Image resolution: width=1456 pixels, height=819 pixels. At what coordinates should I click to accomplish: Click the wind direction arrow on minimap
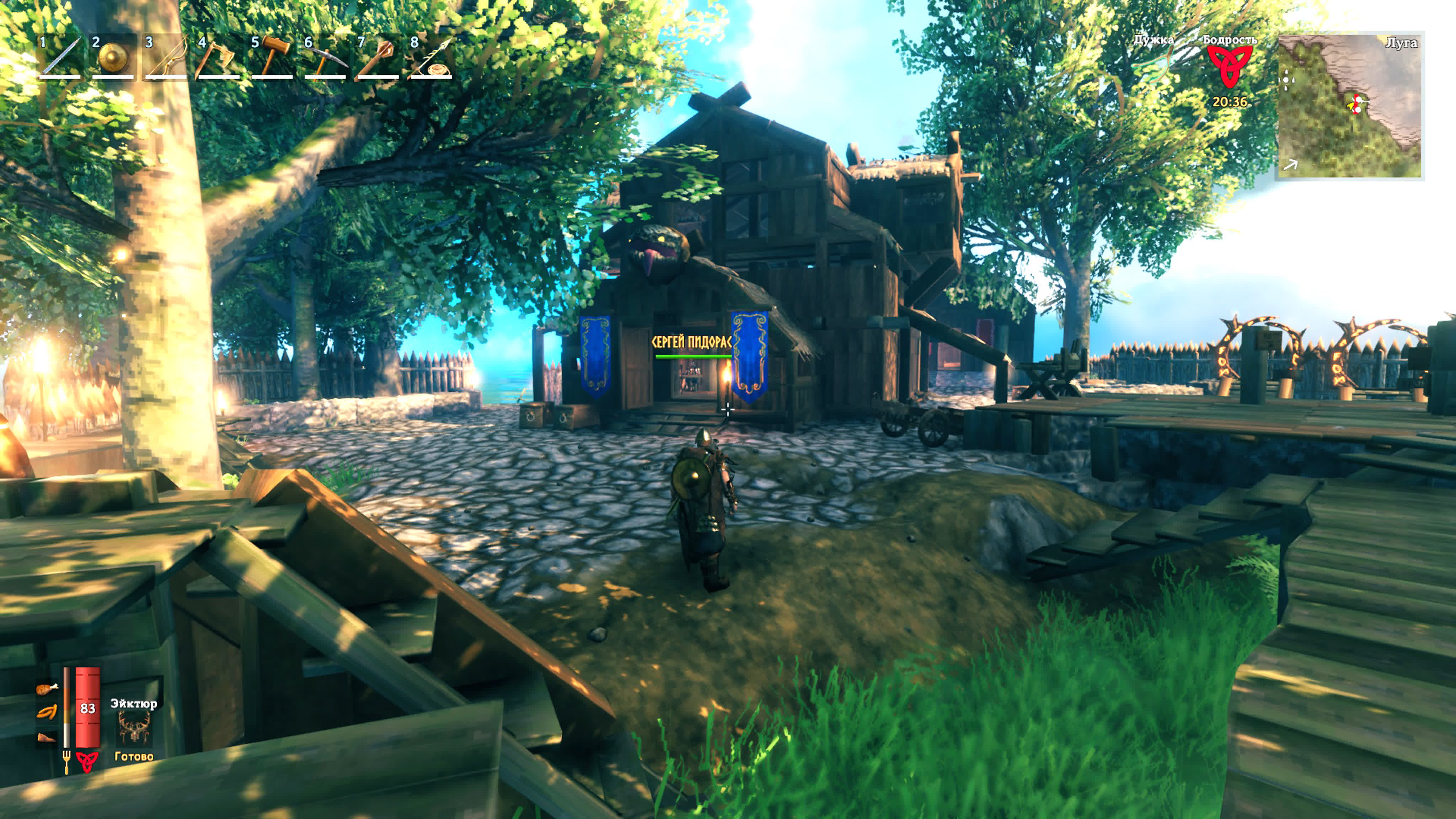[x=1291, y=165]
